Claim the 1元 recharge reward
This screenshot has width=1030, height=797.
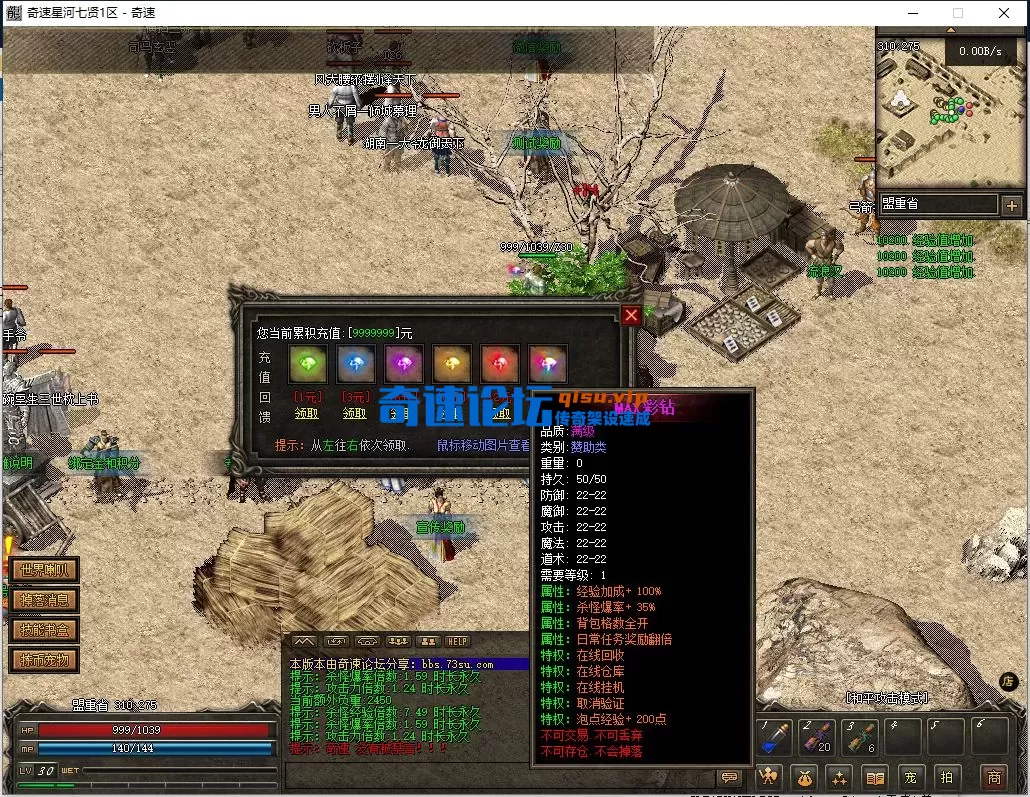(307, 412)
